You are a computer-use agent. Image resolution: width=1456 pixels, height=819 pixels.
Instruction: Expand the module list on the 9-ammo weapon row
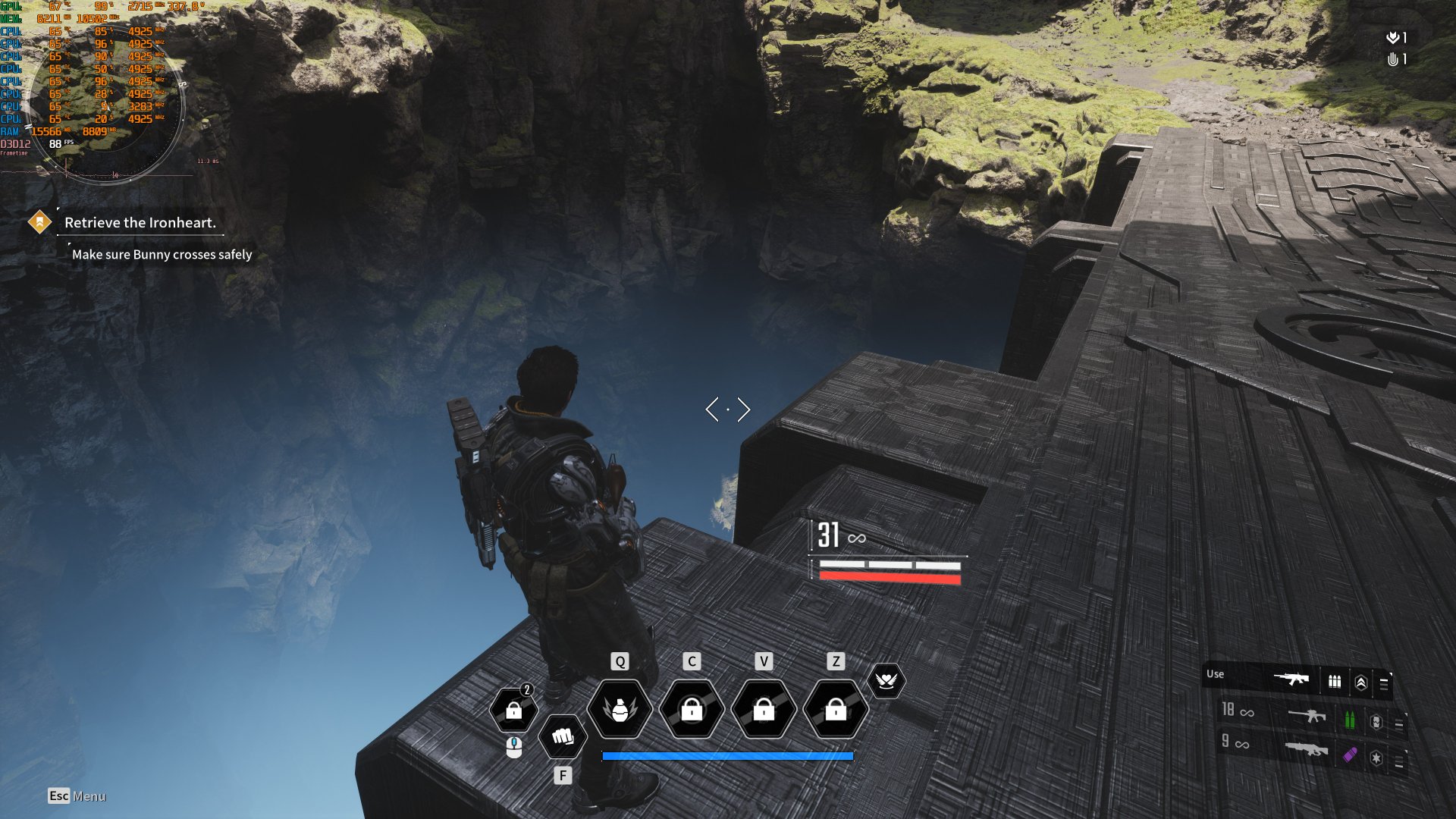[x=1401, y=759]
